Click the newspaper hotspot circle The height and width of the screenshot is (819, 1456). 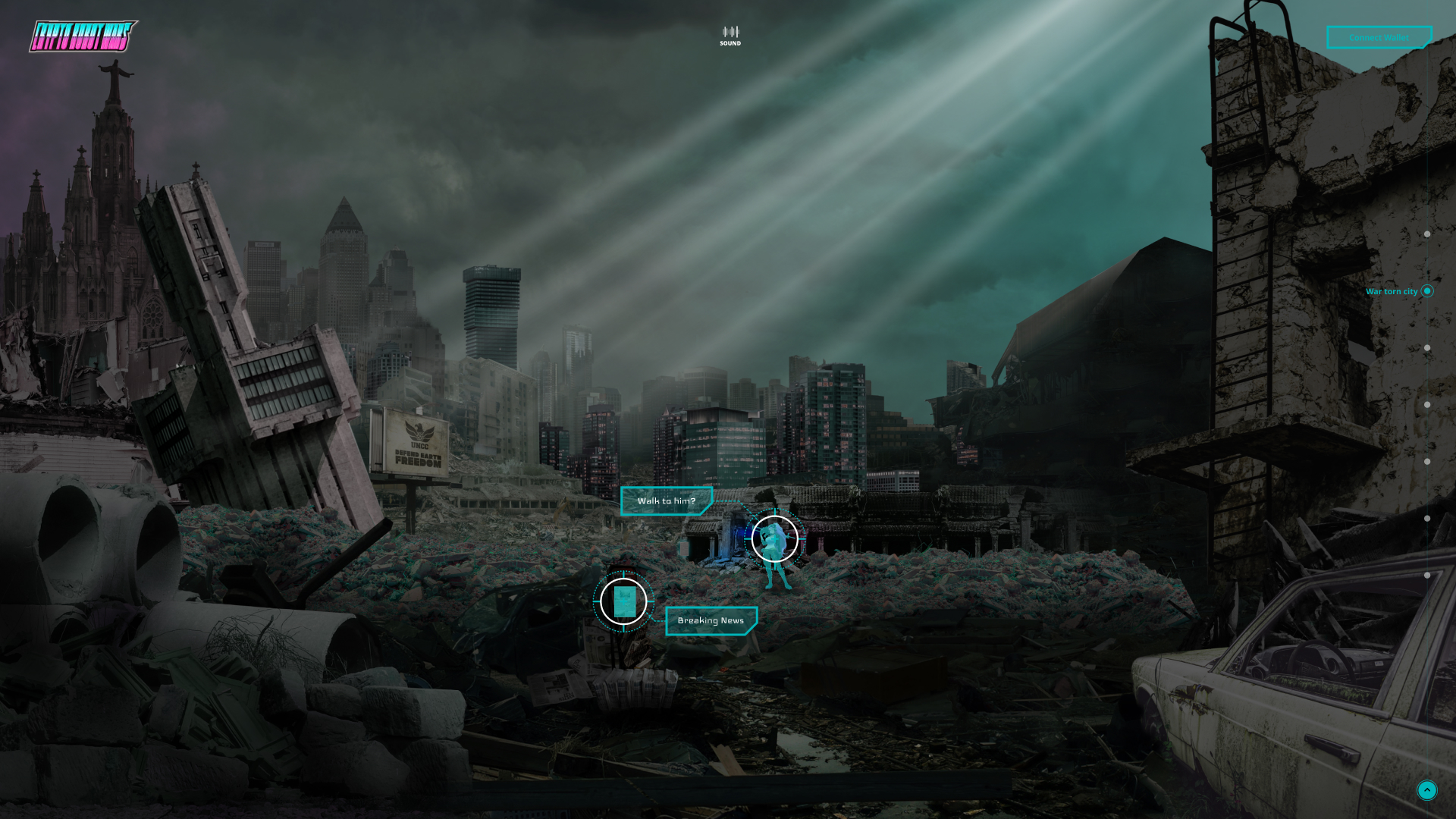[623, 602]
